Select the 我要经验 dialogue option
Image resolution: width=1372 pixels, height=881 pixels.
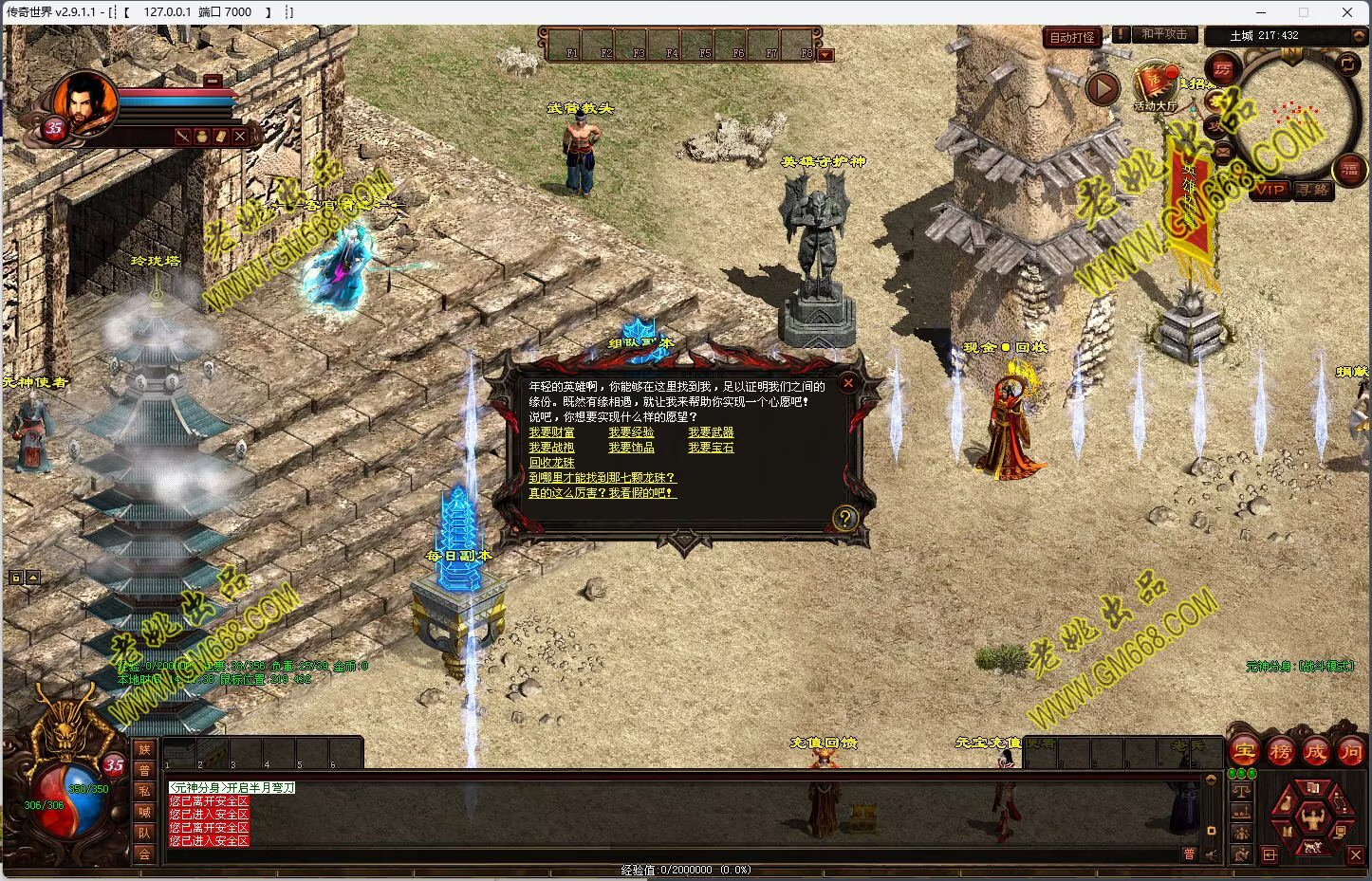tap(631, 432)
